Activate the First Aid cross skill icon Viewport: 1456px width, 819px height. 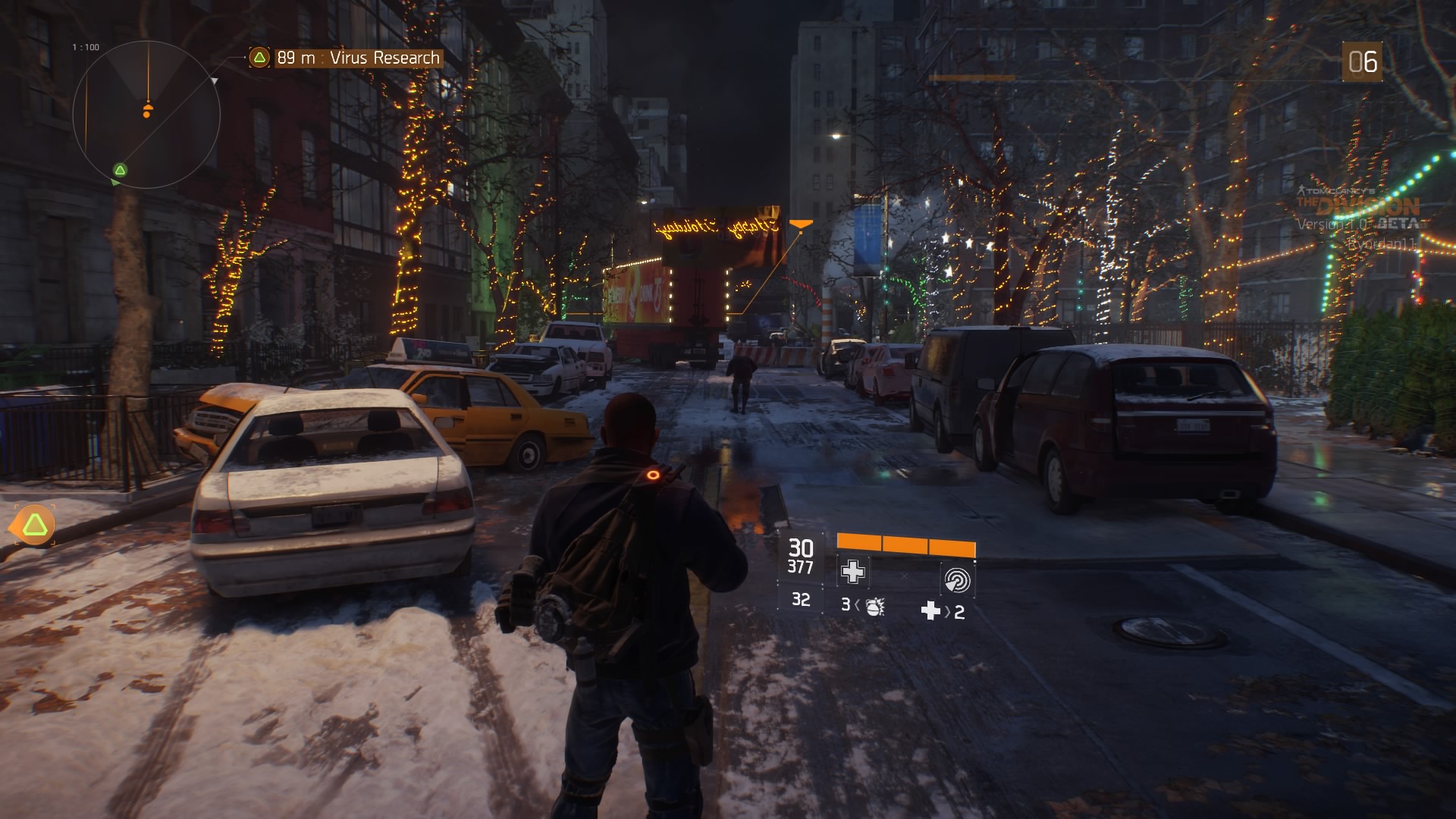(x=852, y=572)
